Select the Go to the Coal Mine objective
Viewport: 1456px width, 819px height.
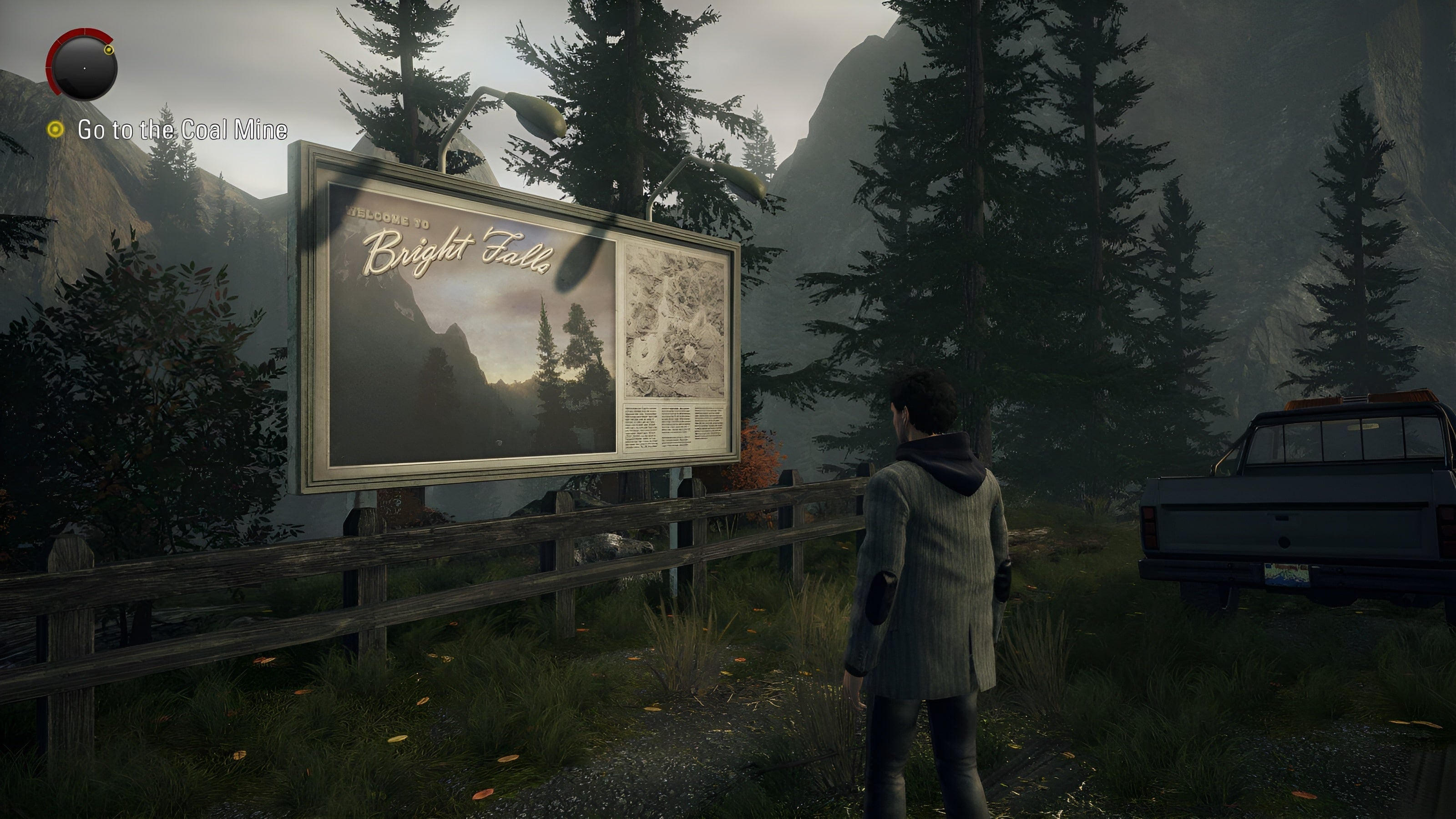click(182, 130)
